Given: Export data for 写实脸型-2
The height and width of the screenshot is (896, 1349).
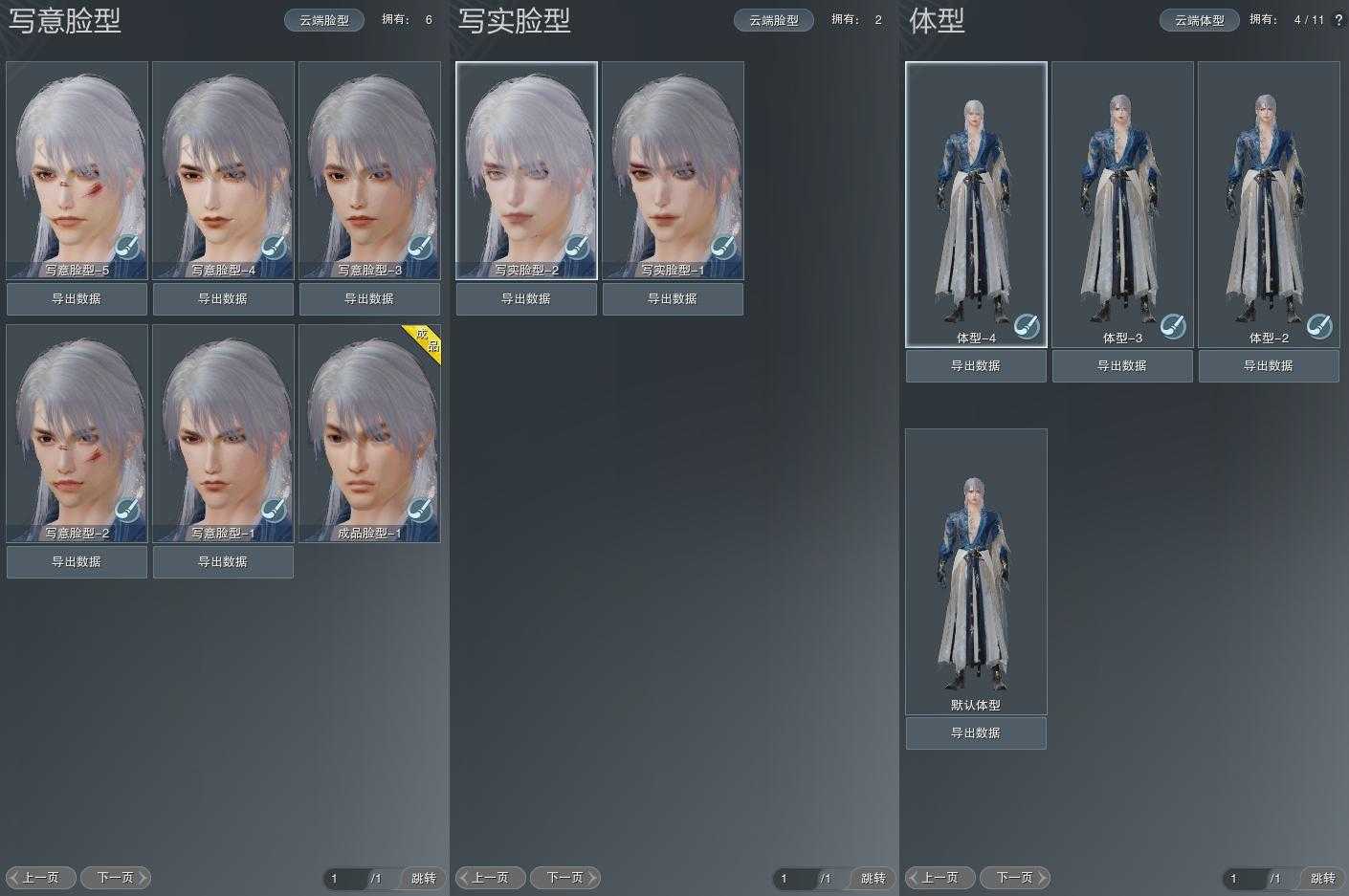Looking at the screenshot, I should pyautogui.click(x=526, y=299).
